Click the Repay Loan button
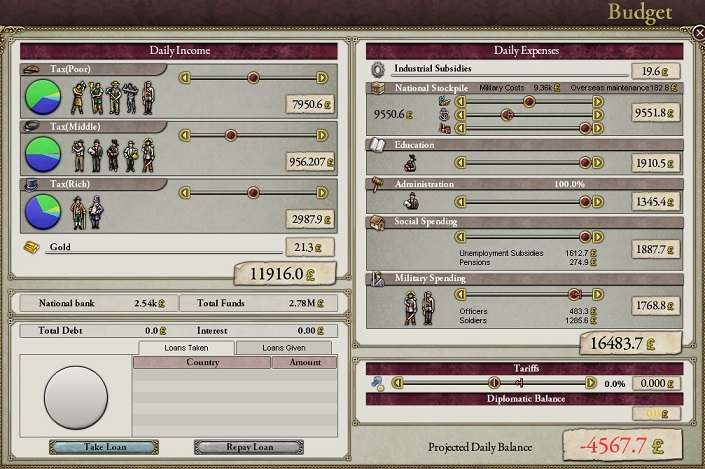Viewport: 705px width, 469px height. (x=248, y=447)
